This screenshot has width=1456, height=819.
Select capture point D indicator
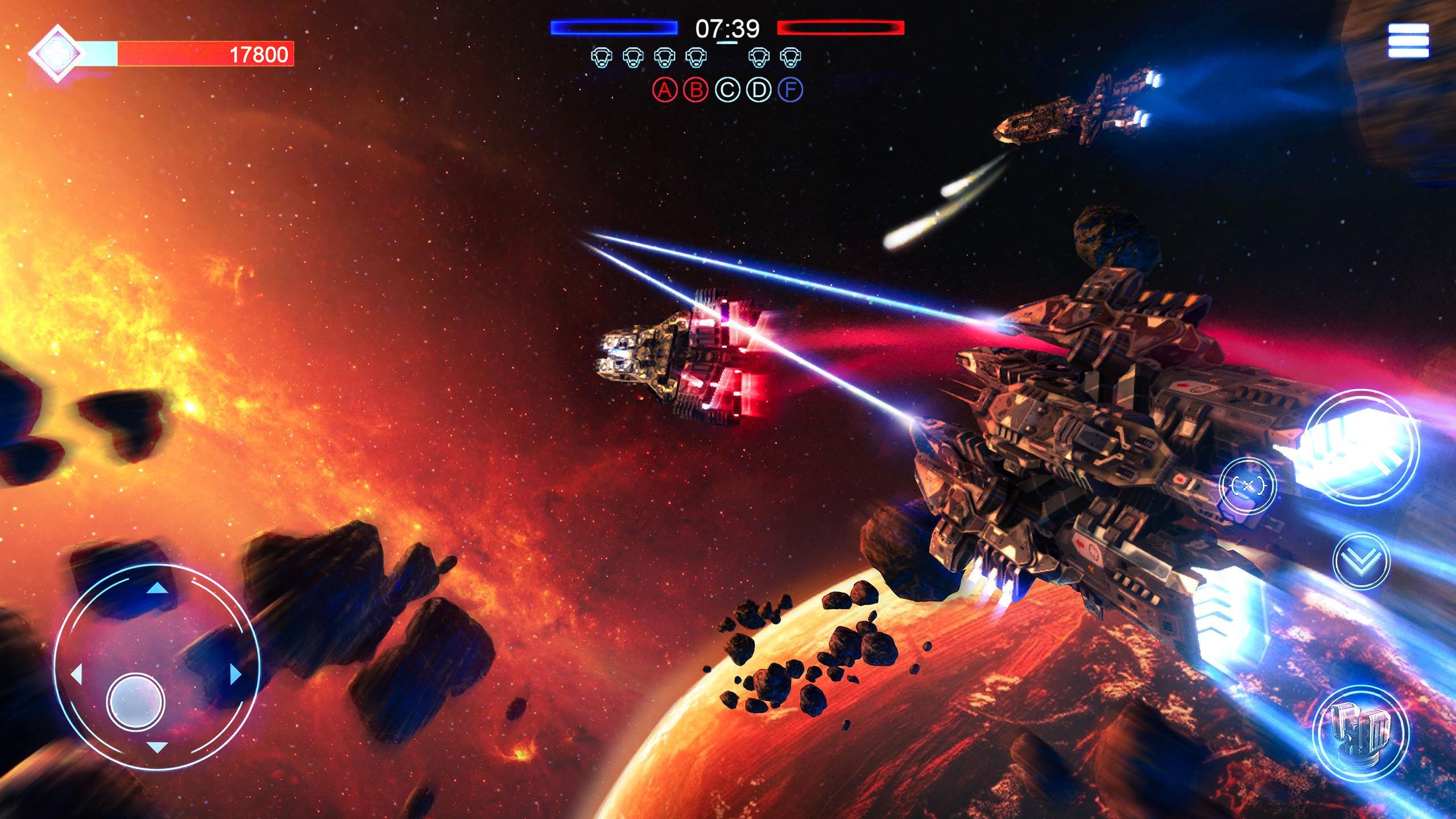tap(759, 89)
